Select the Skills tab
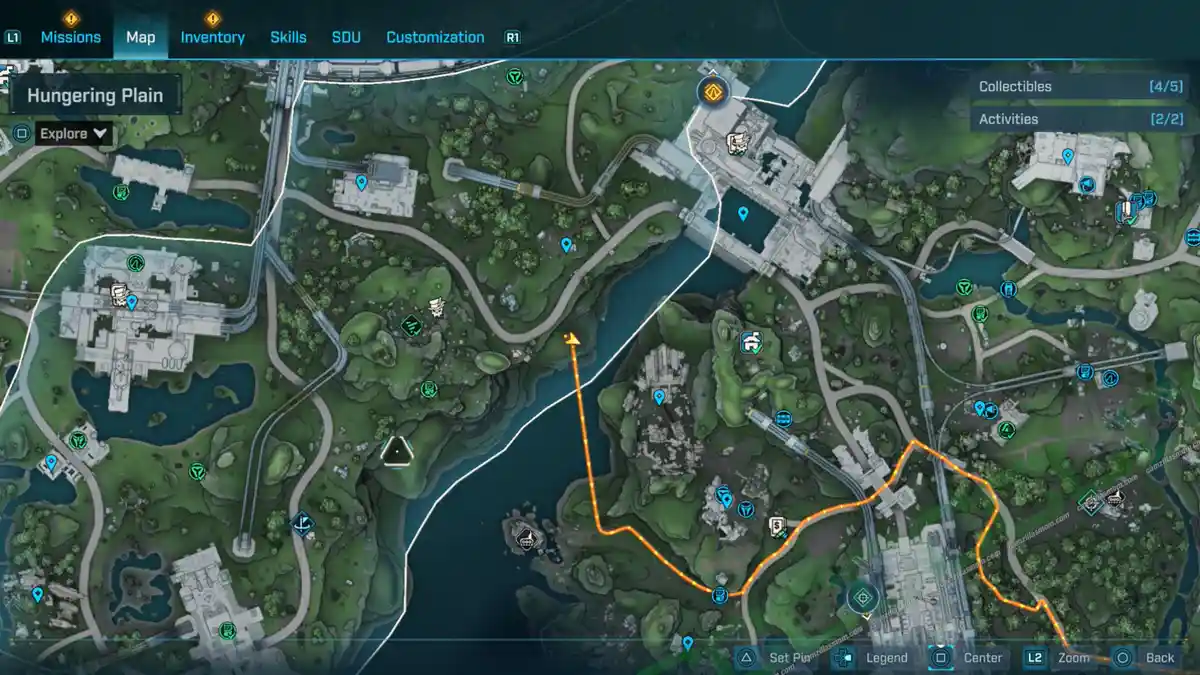 click(x=288, y=37)
